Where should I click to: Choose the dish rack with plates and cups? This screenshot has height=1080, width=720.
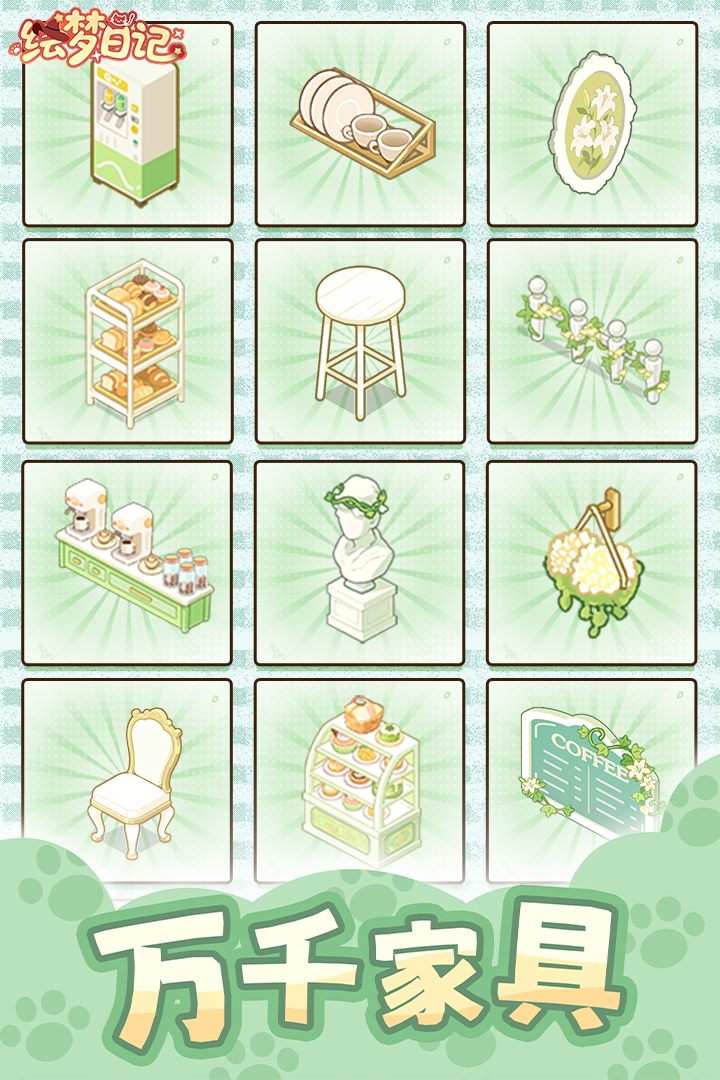(360, 125)
